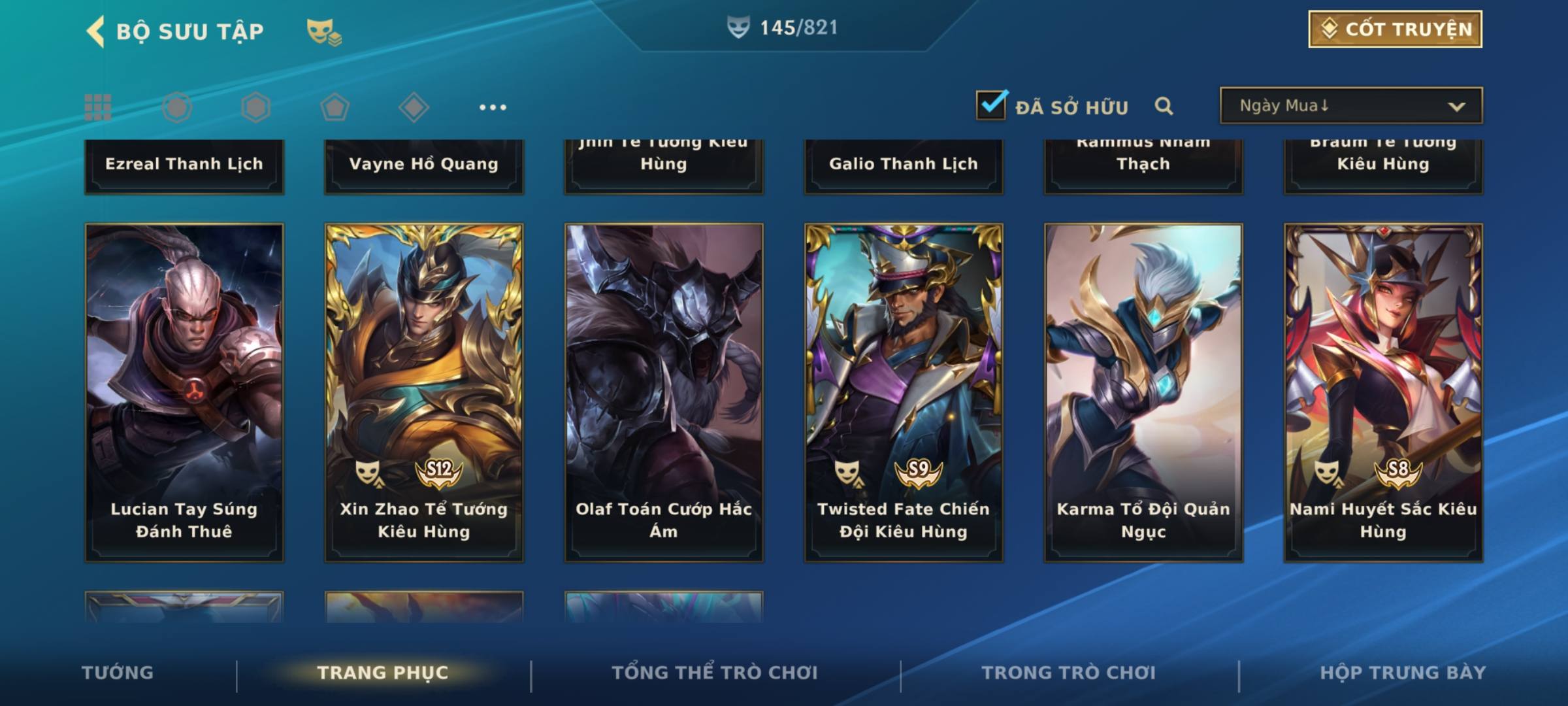
Task: Open Olaf Toán Cướp Hắc Ám skin
Action: coord(664,392)
